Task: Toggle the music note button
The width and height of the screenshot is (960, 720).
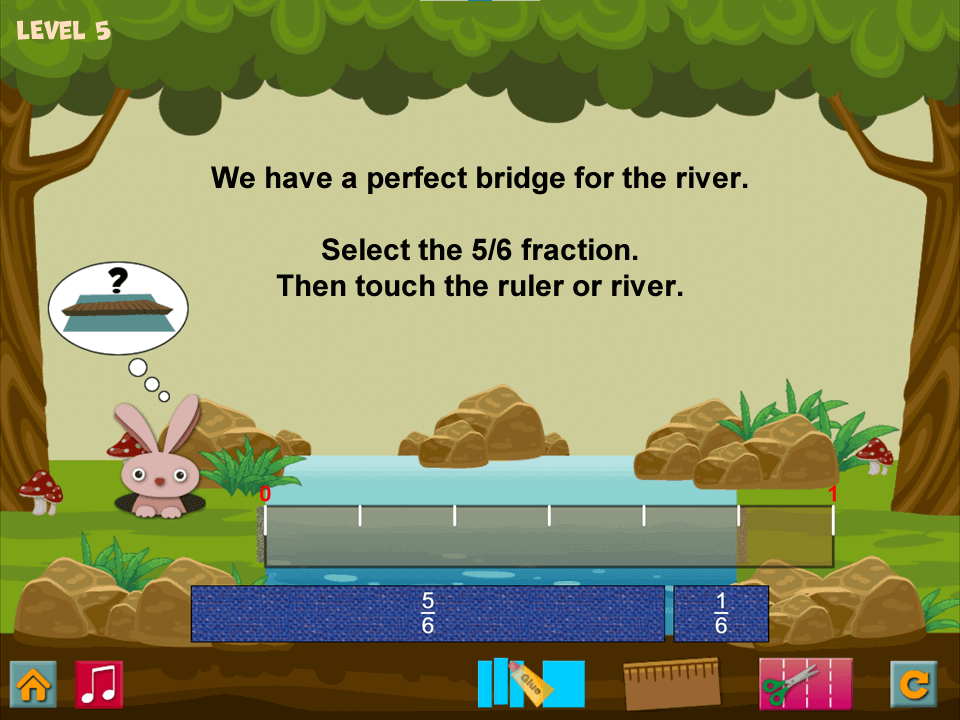Action: (99, 685)
